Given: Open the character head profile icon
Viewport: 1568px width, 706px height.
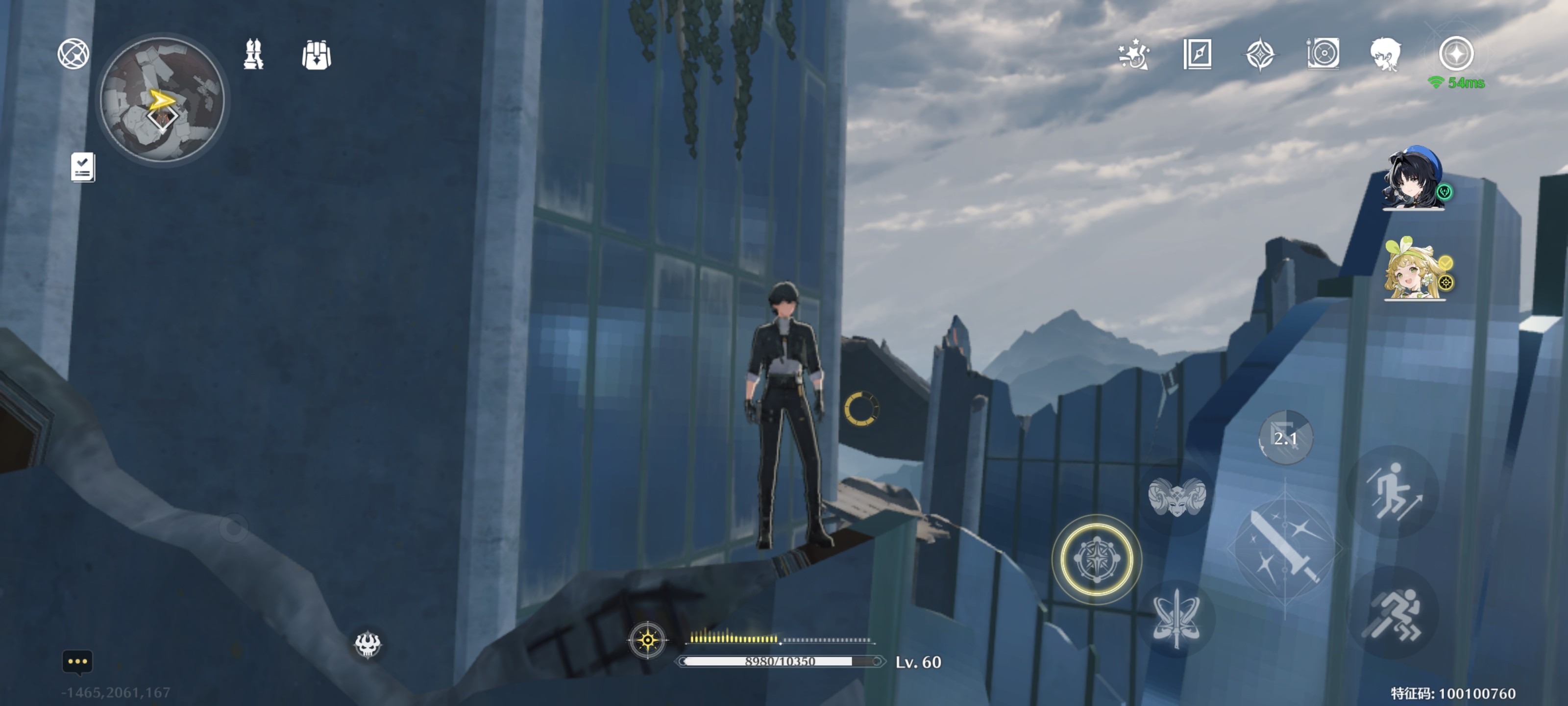Looking at the screenshot, I should [1386, 54].
